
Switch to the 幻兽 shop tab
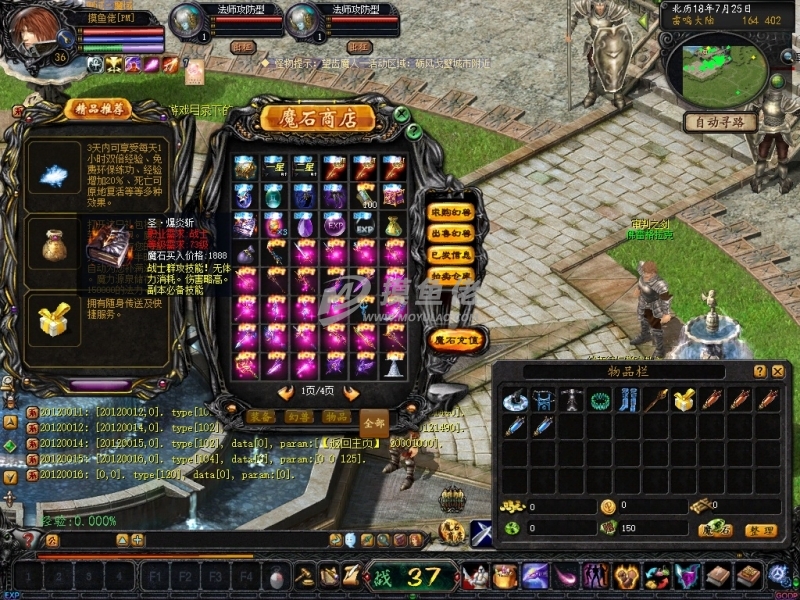298,416
